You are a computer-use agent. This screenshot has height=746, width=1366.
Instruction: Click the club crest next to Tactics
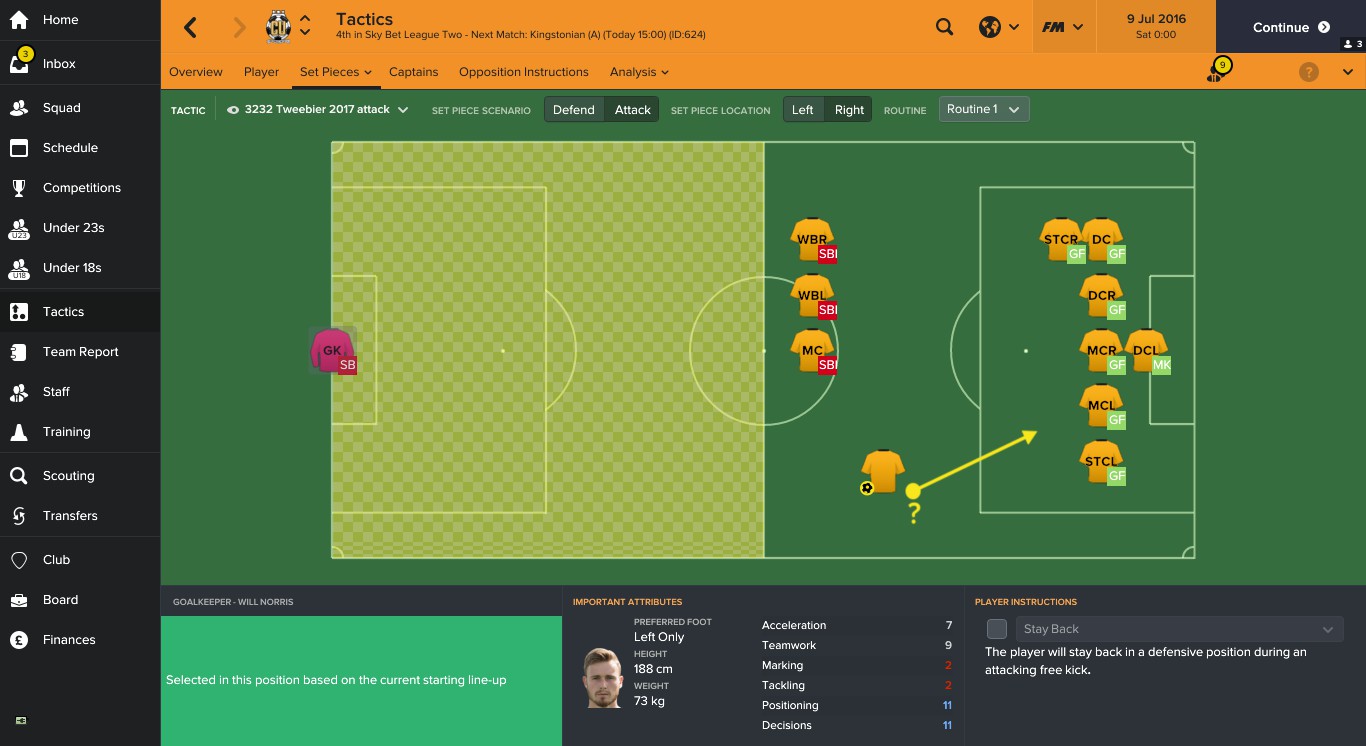(x=276, y=26)
